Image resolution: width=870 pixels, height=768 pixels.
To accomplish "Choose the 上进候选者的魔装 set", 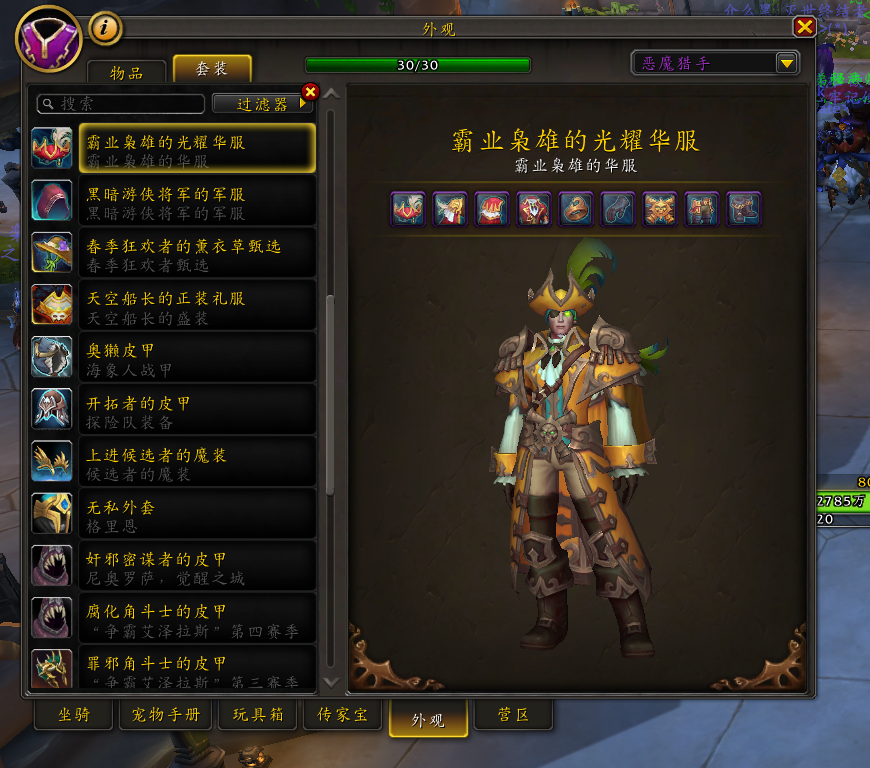I will coord(173,464).
